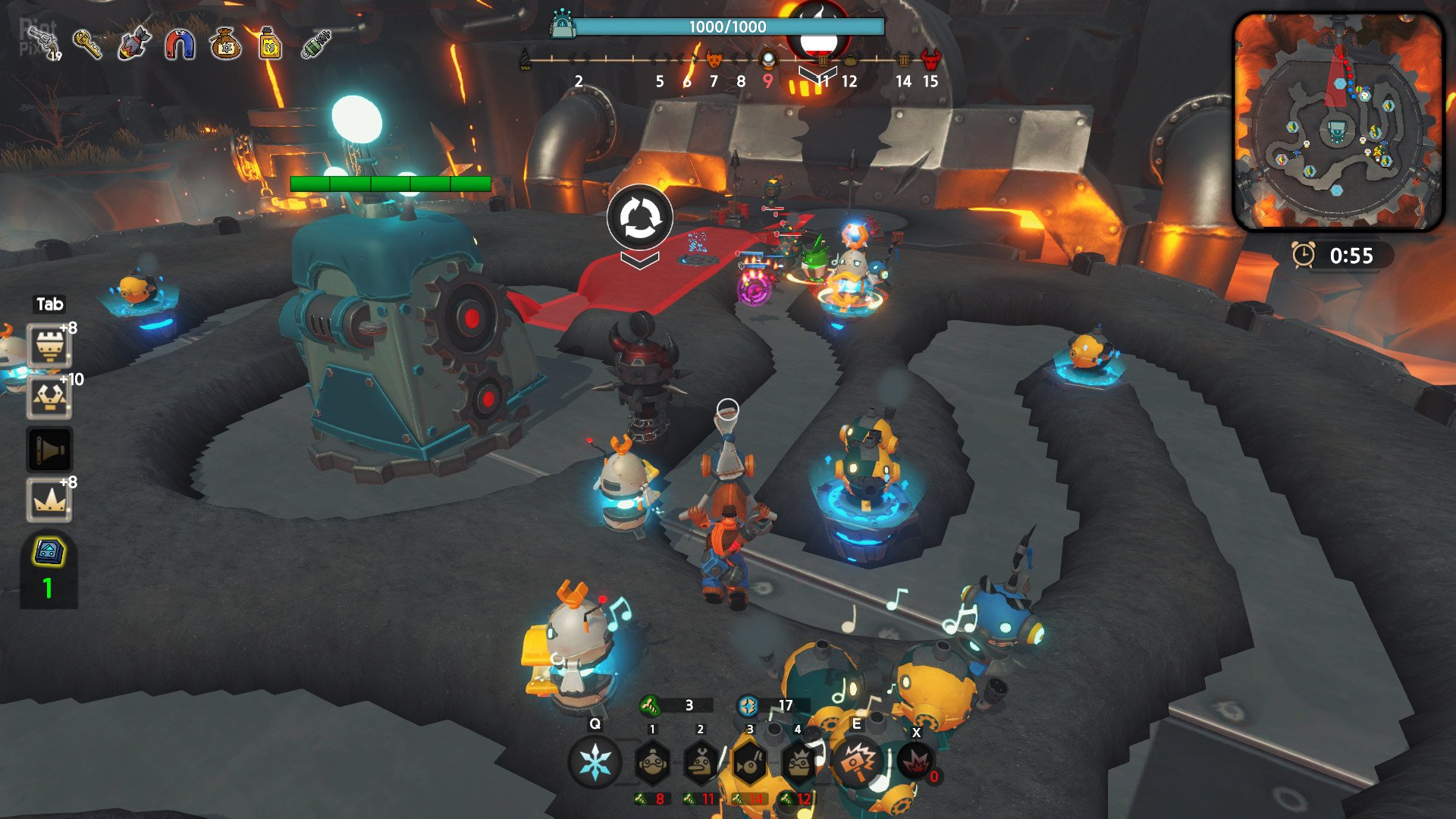
Task: Select the crowned robot tower costing 12
Action: tap(798, 763)
